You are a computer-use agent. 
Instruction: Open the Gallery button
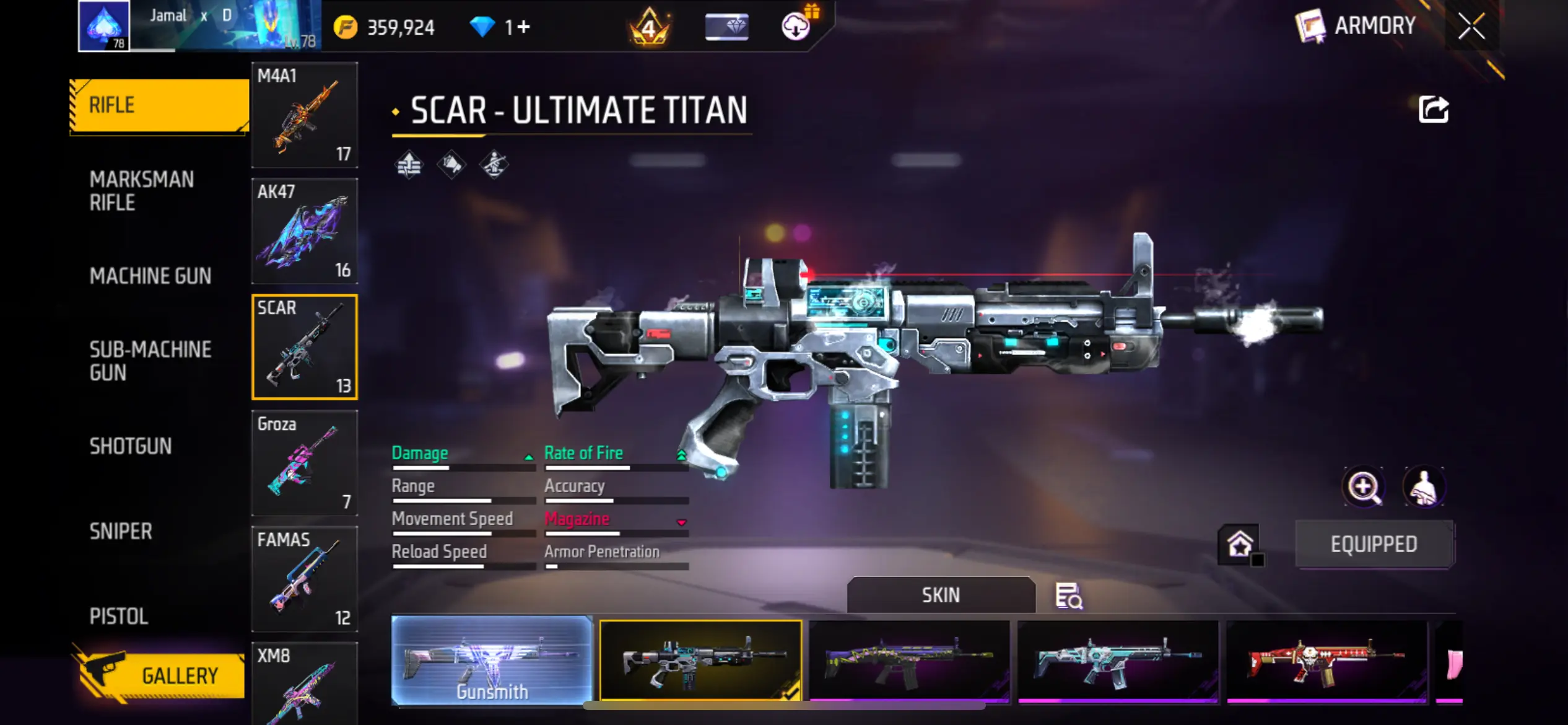[x=162, y=675]
